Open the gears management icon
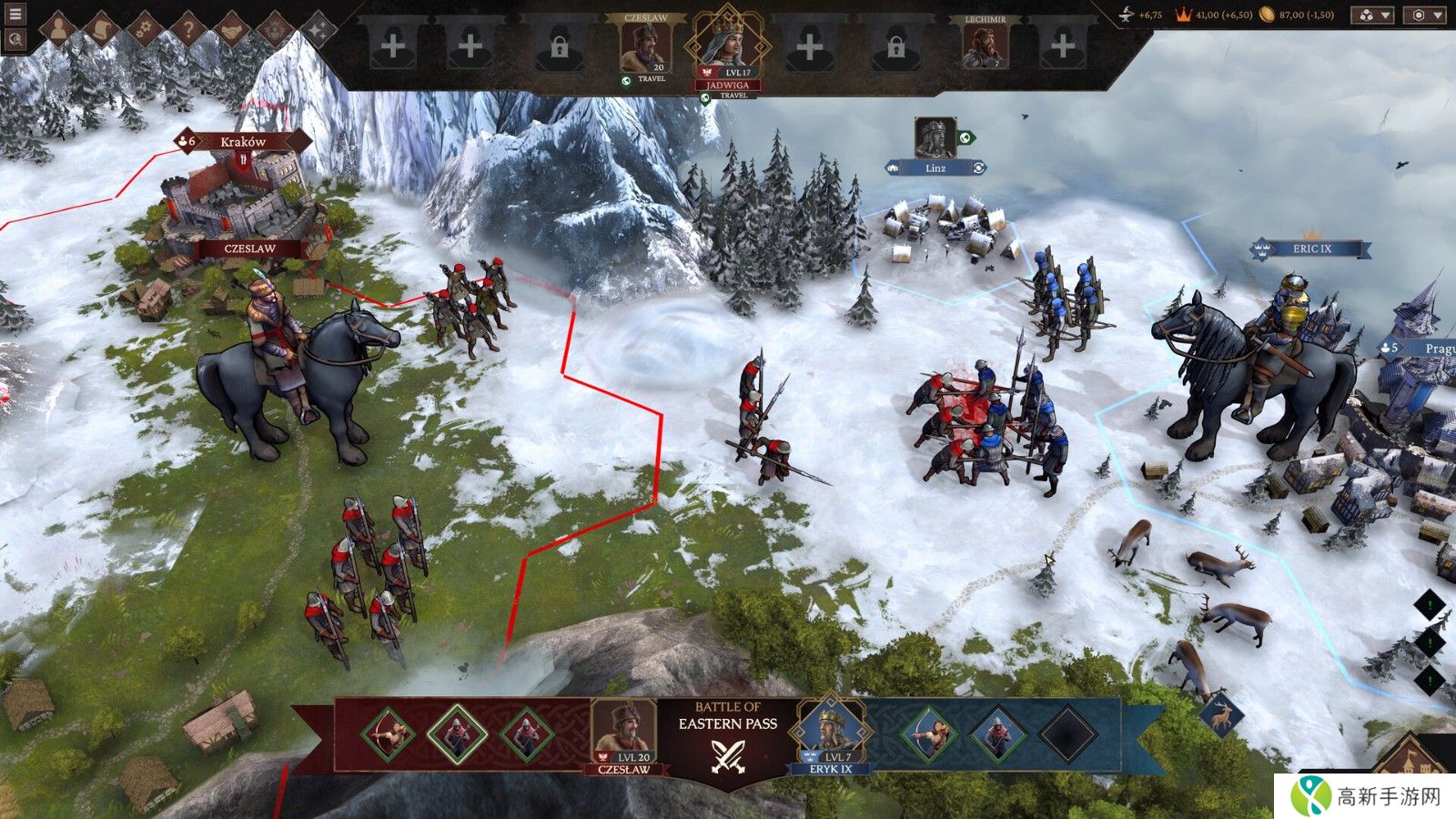1456x819 pixels. (x=146, y=29)
